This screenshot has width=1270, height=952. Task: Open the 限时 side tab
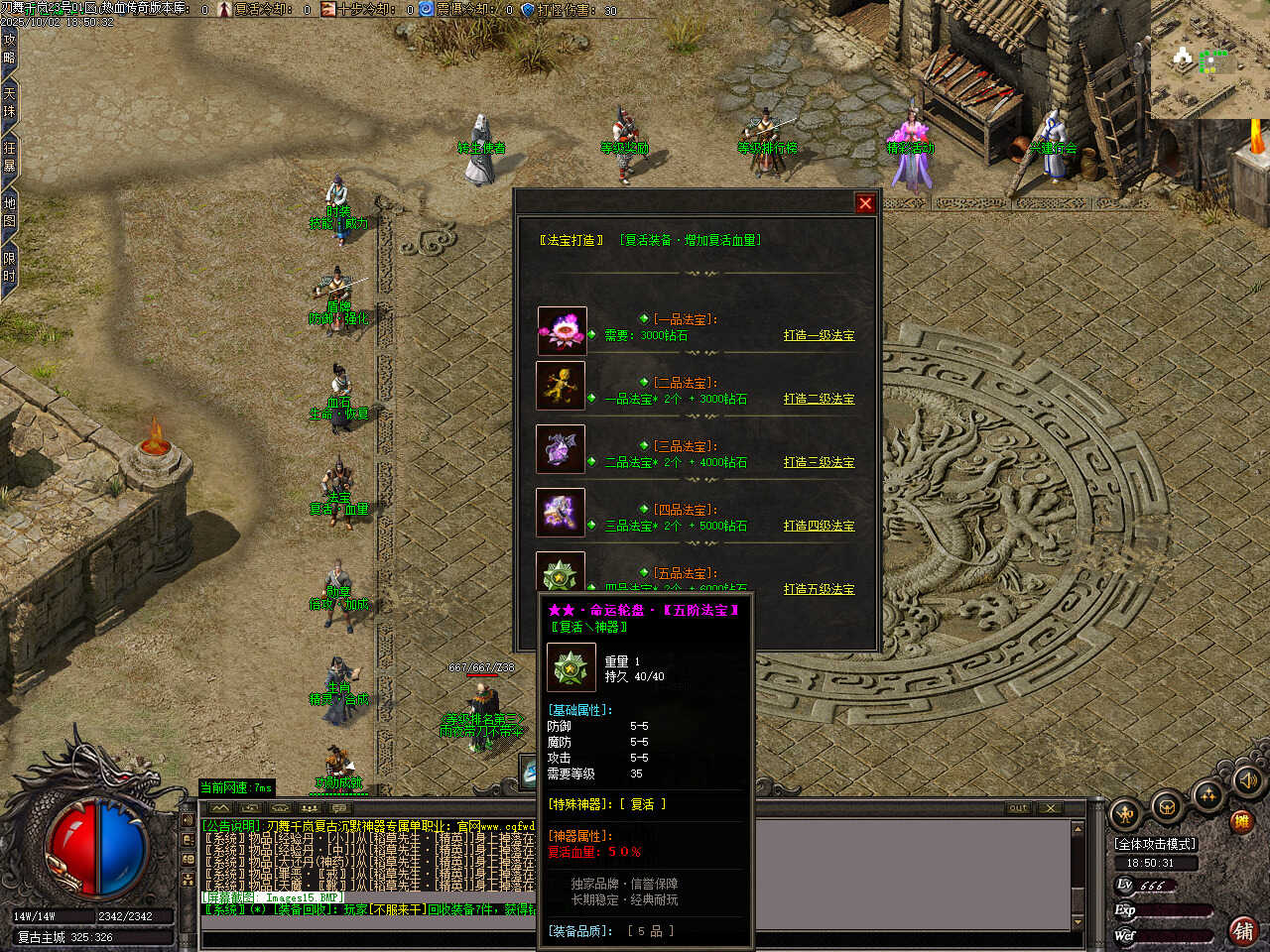pos(9,268)
